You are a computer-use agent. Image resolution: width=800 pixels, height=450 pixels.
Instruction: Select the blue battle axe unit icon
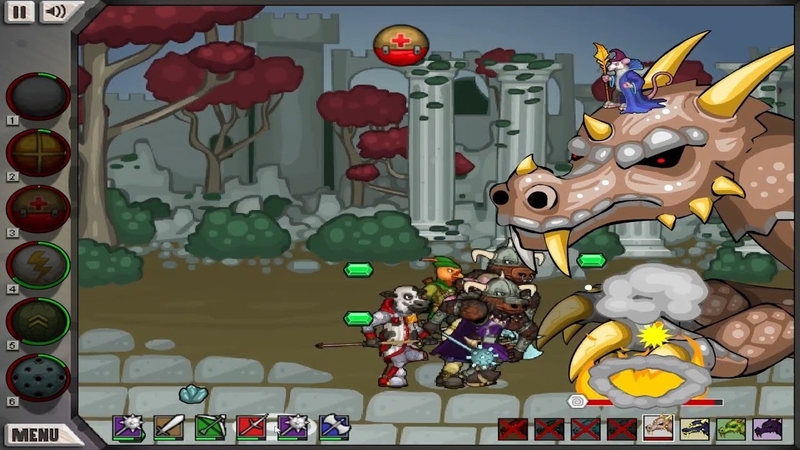334,429
